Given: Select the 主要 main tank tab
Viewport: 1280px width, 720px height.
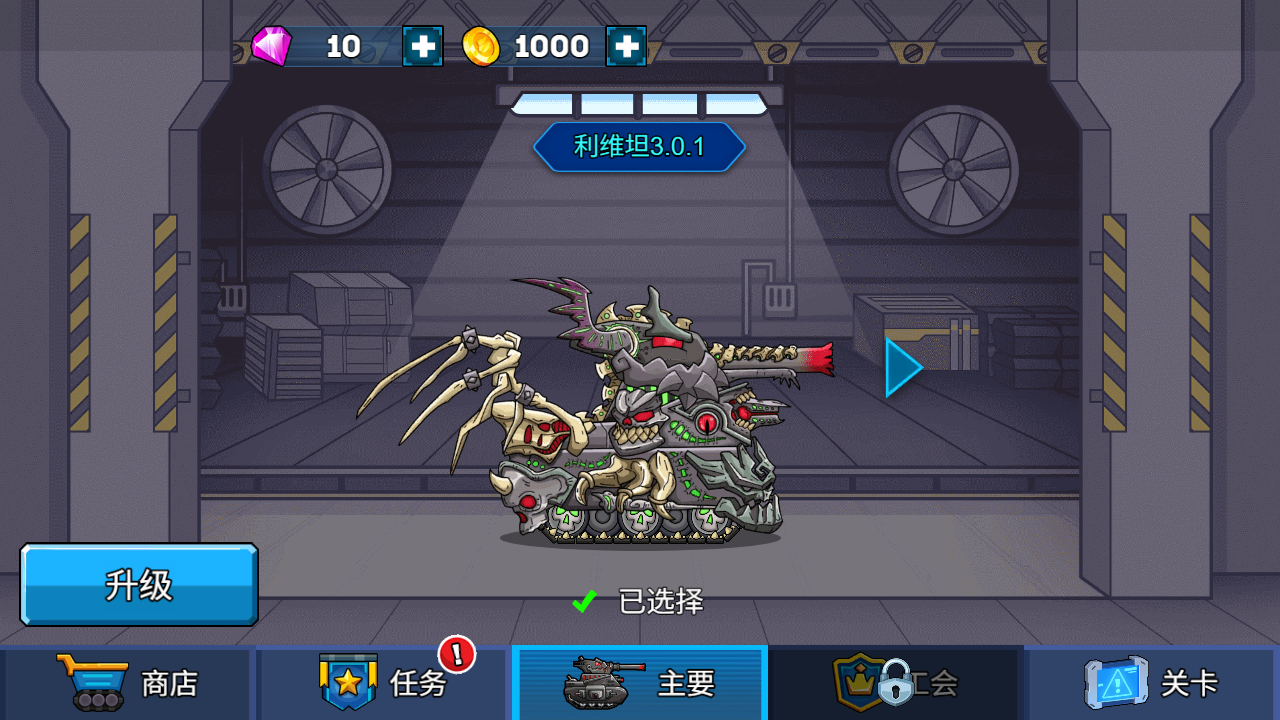Looking at the screenshot, I should [x=640, y=683].
